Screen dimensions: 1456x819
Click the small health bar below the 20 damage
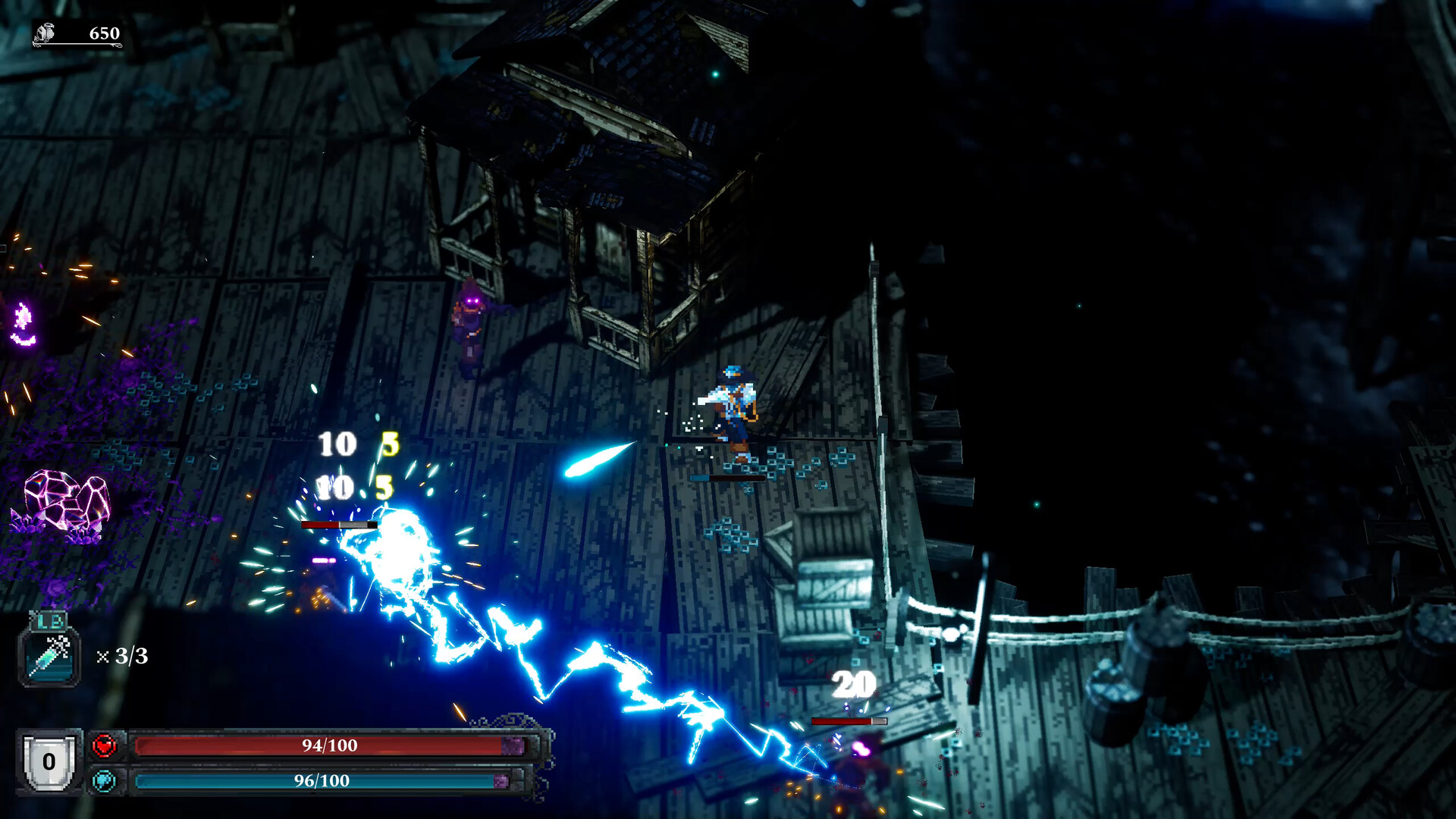849,722
